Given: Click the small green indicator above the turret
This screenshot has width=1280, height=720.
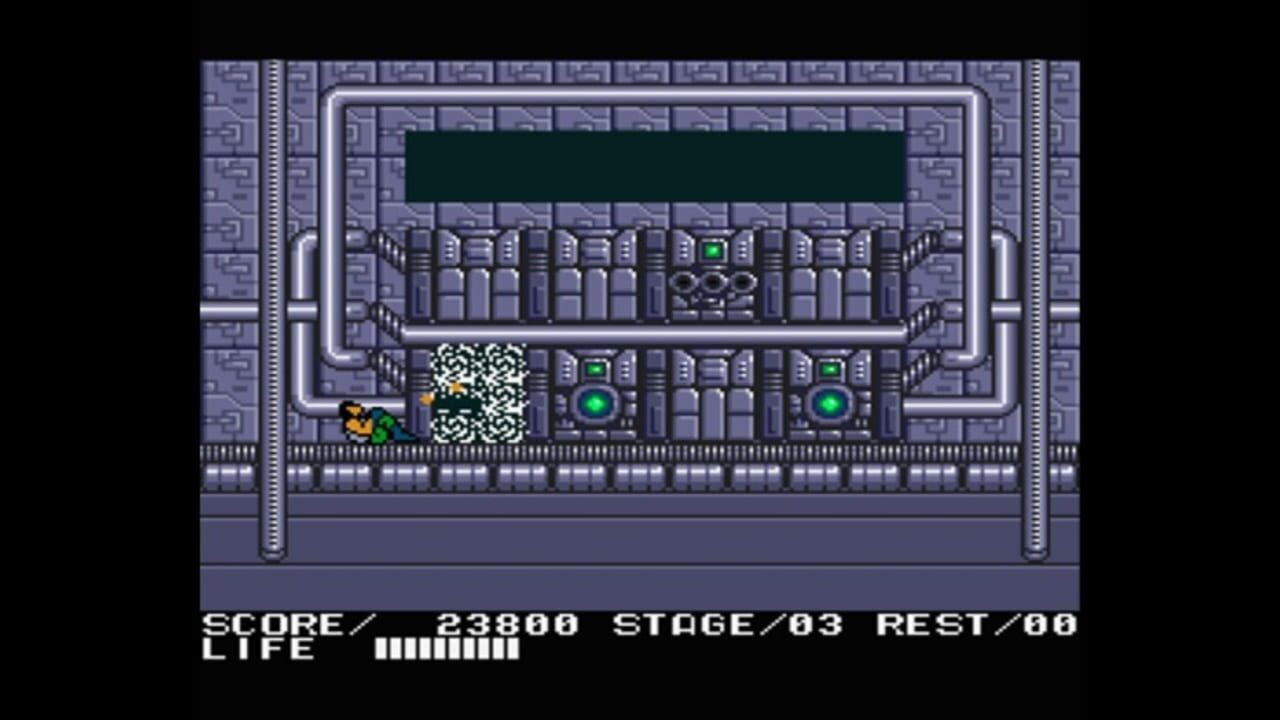Looking at the screenshot, I should pos(714,249).
